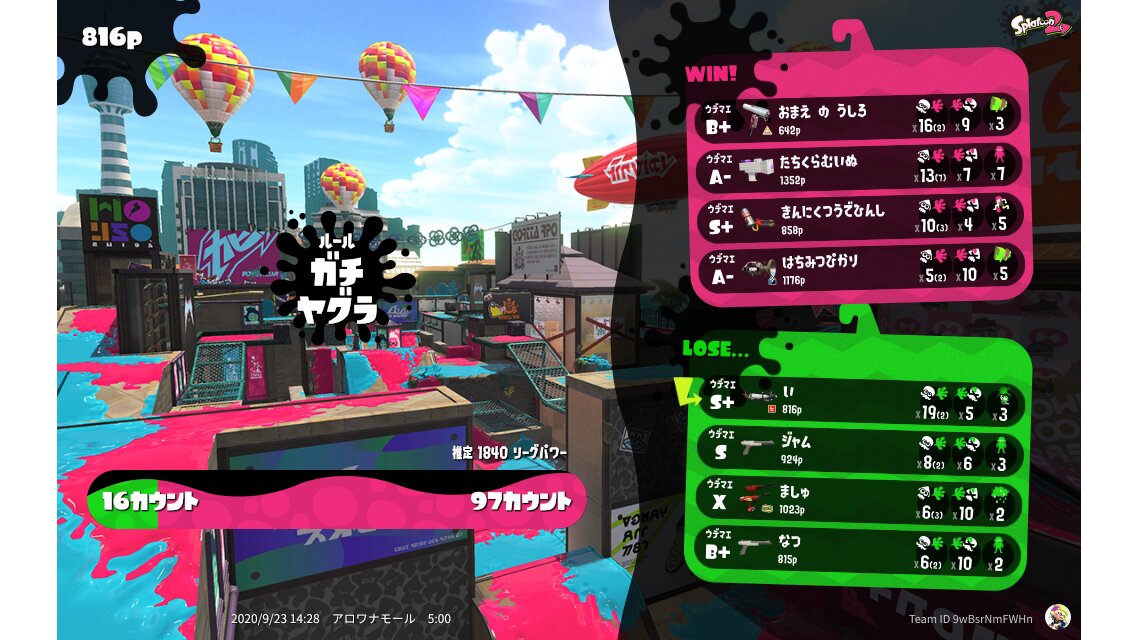
Task: Select the おまえ の うしろ player row
Action: (858, 117)
